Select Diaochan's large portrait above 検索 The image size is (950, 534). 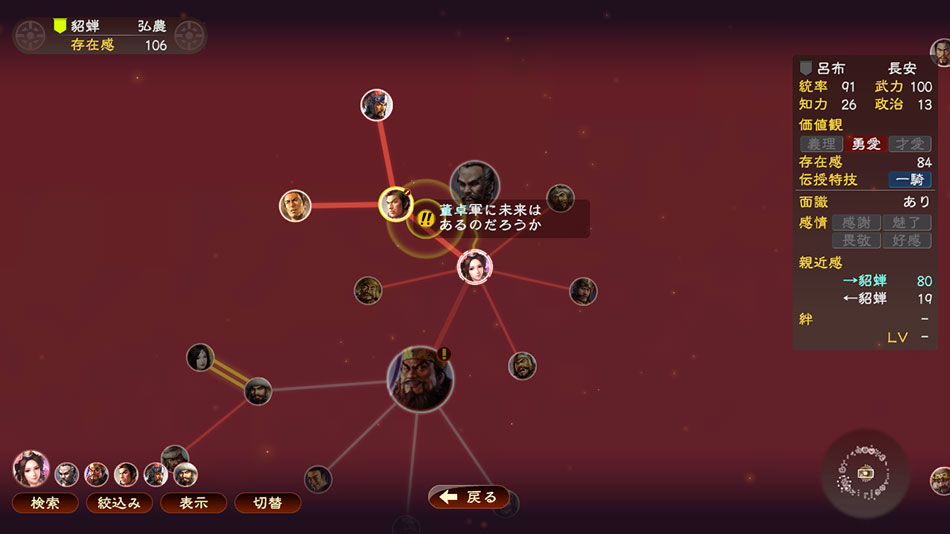[x=30, y=468]
